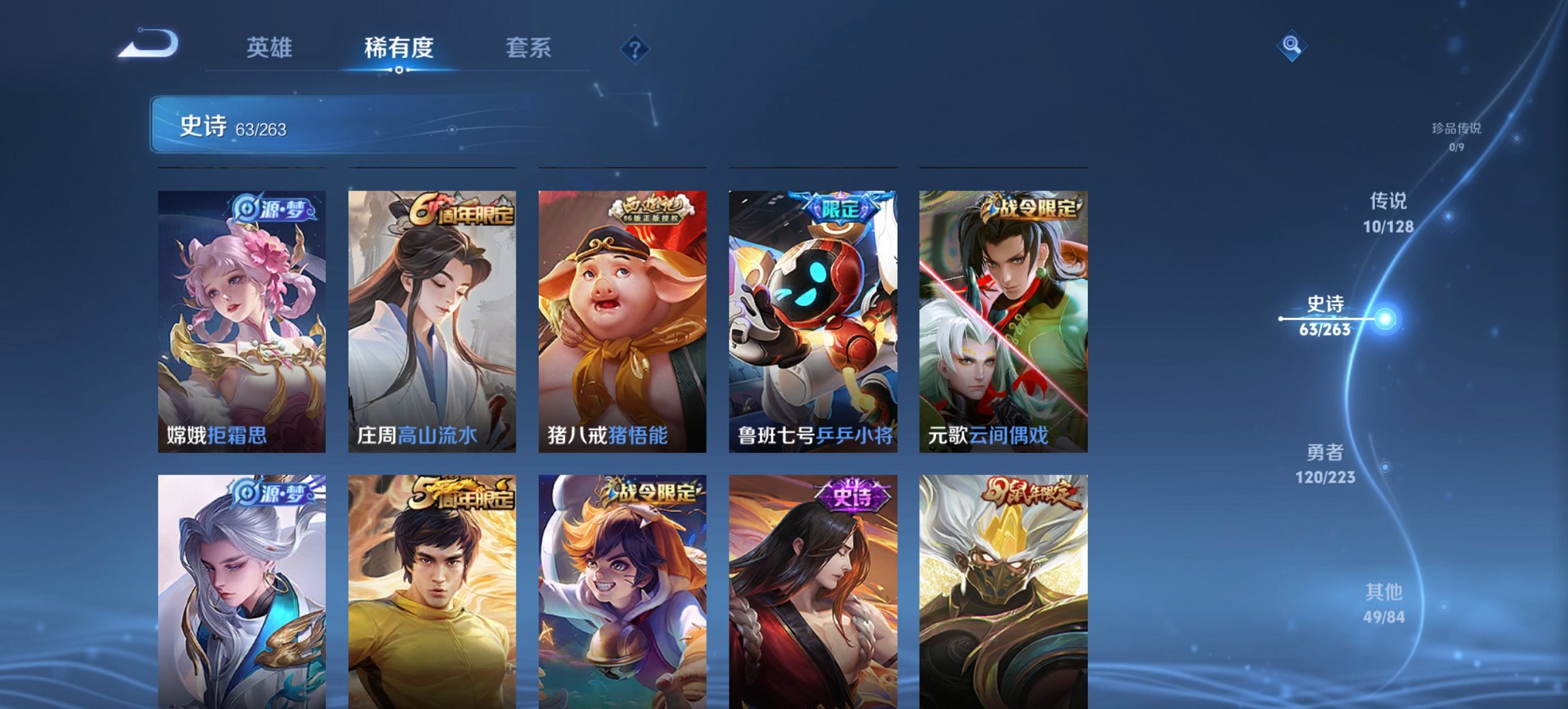Switch to the 套系 tab

(527, 48)
